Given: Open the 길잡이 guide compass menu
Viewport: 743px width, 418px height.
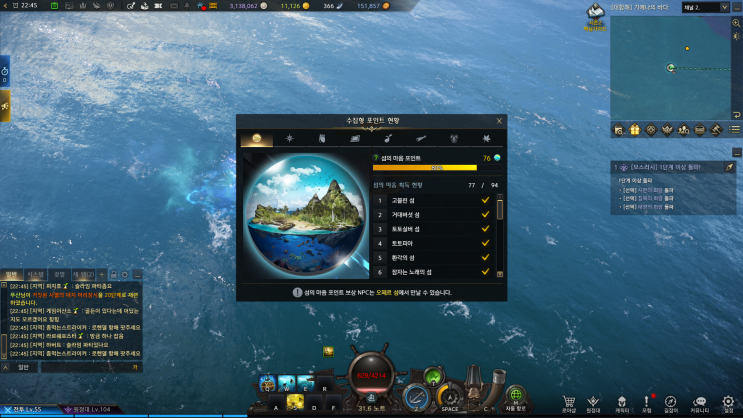Looking at the screenshot, I should click(x=671, y=400).
